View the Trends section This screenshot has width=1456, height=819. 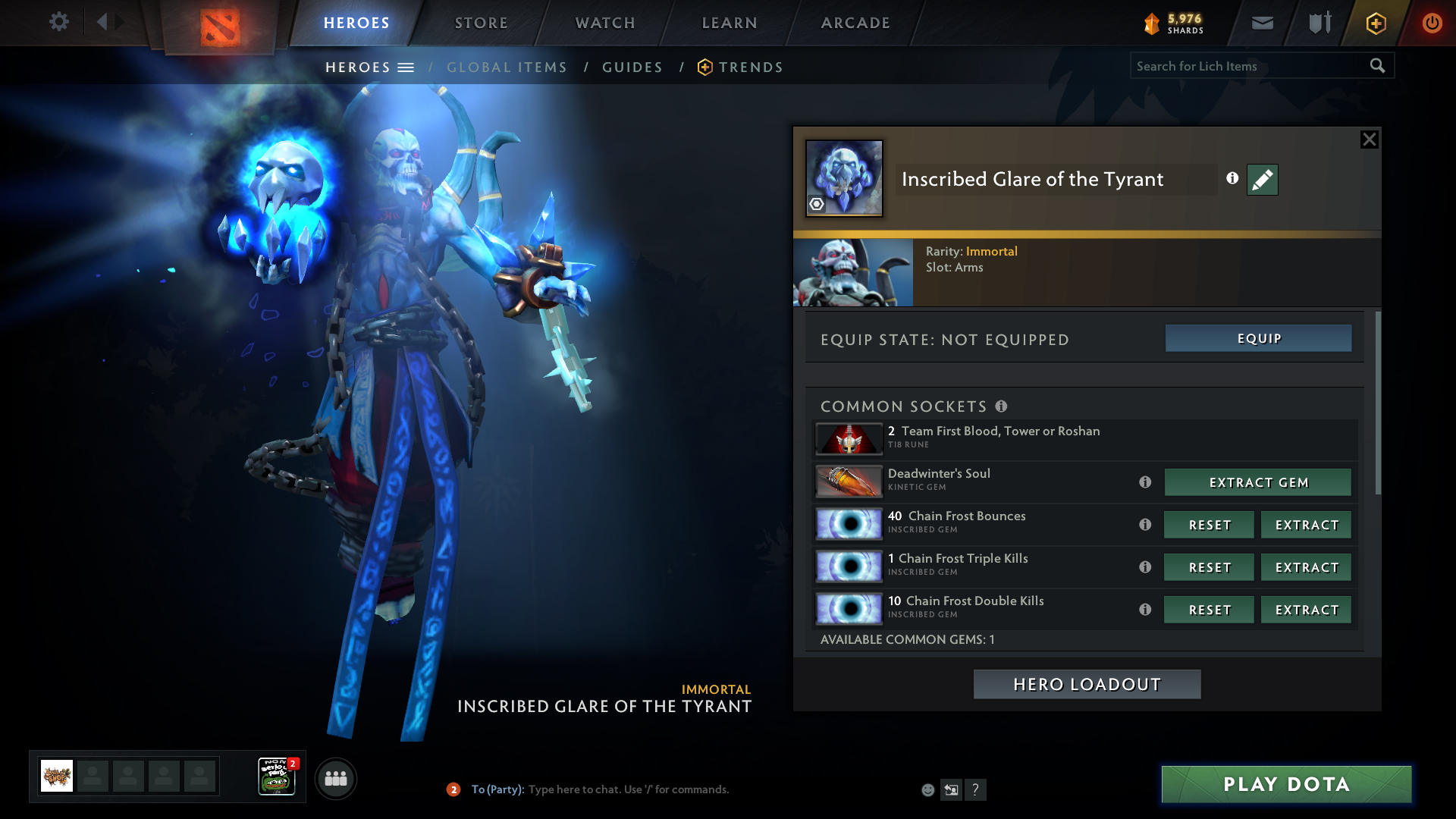[750, 67]
